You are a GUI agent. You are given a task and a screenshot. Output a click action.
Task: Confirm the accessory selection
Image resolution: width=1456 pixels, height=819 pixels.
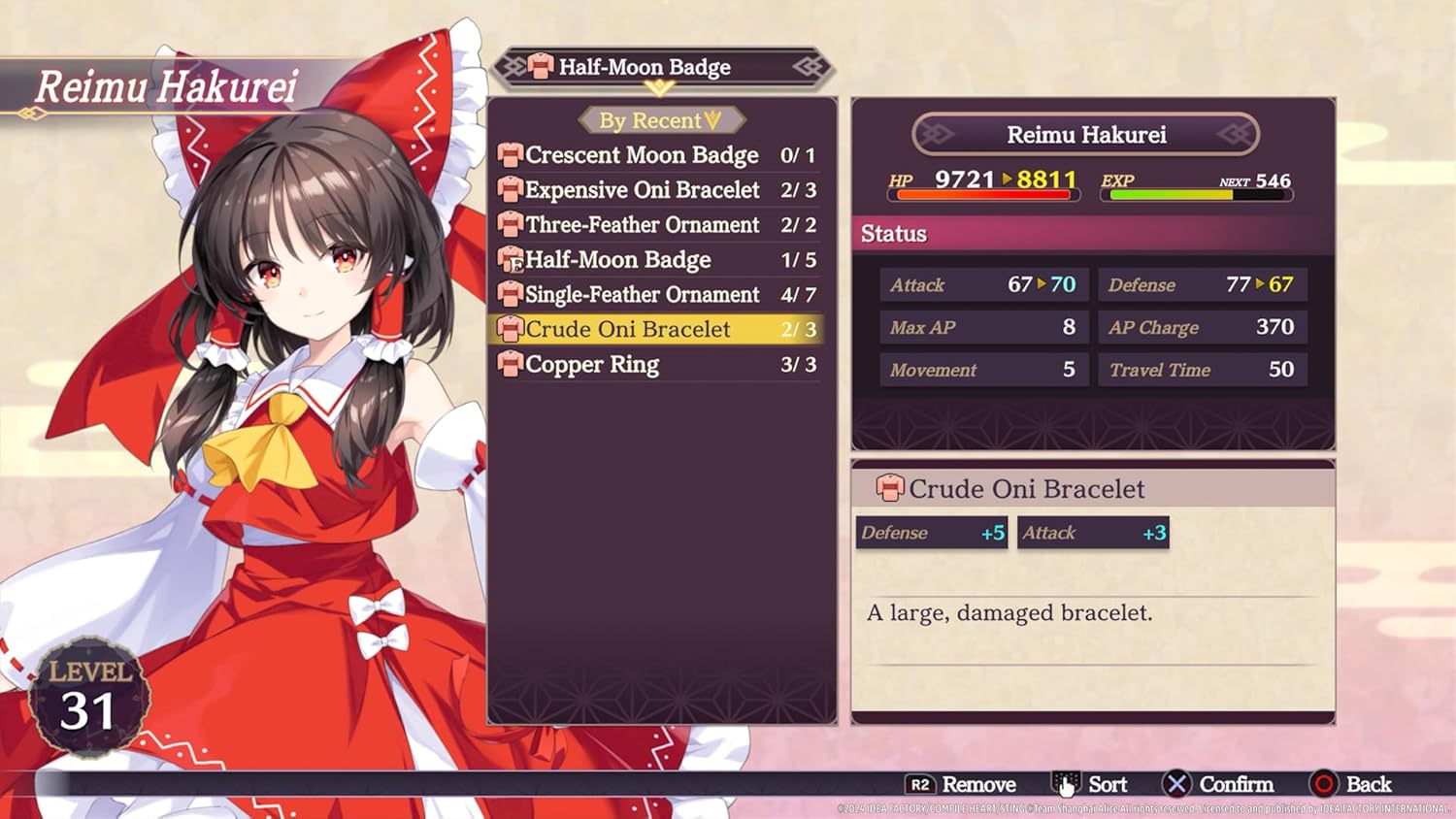[1219, 784]
